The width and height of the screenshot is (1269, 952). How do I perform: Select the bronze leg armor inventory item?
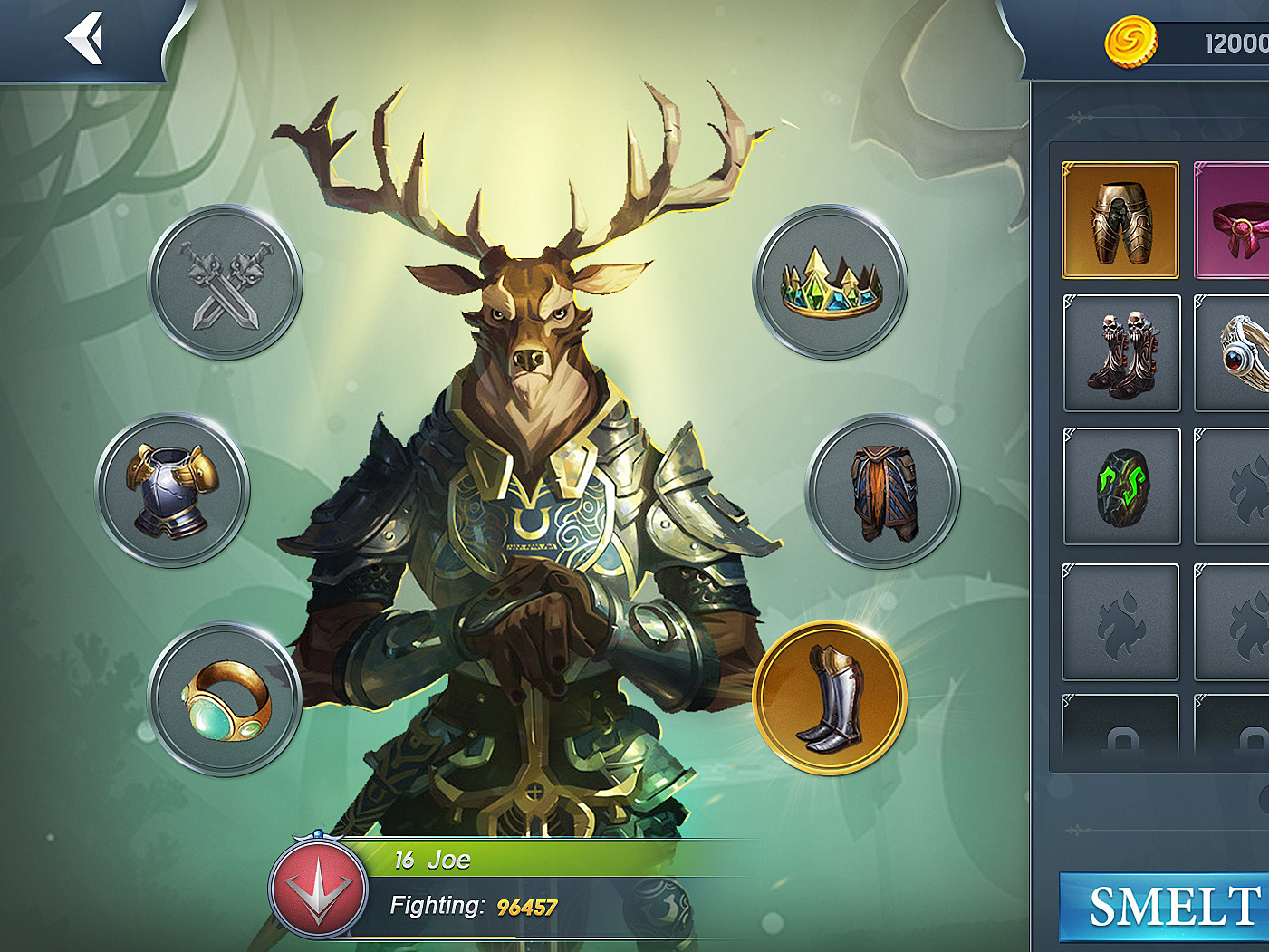(1120, 220)
